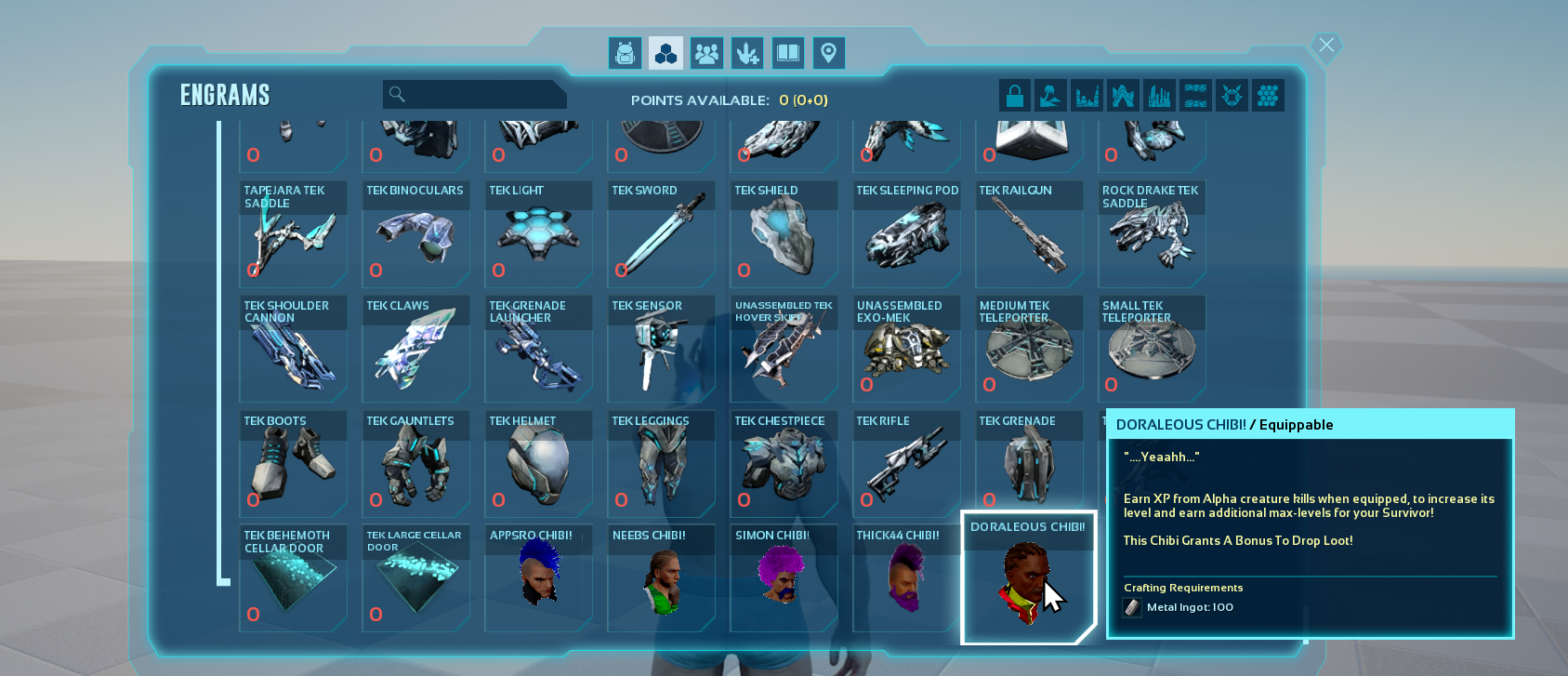Select the Tek Claws engram

[x=415, y=350]
